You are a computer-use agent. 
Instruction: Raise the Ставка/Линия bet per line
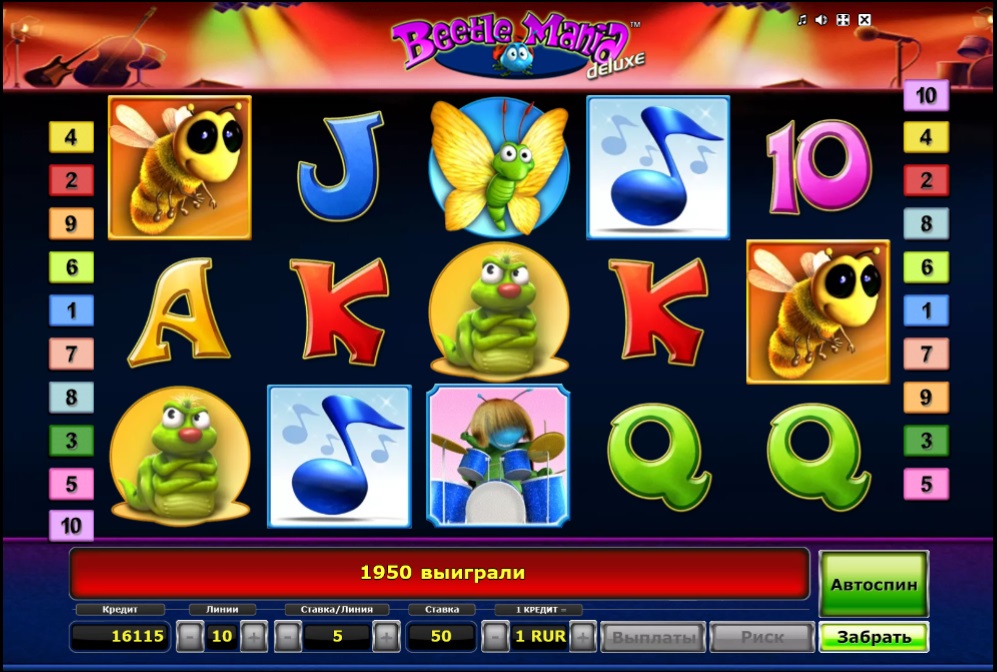(x=386, y=636)
